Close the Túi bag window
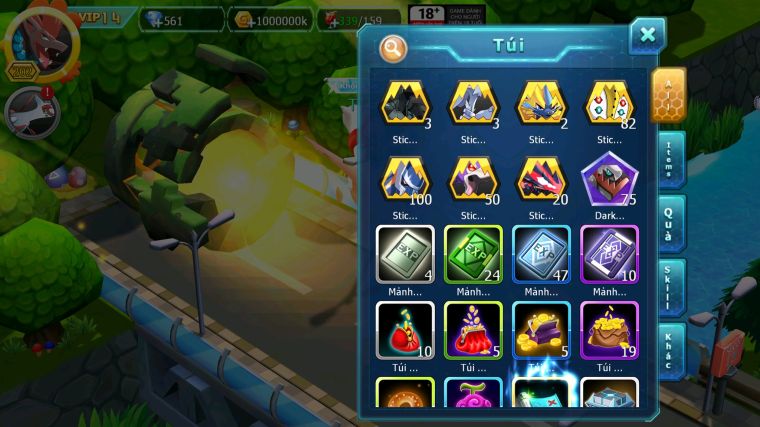Image resolution: width=760 pixels, height=427 pixels. click(x=647, y=35)
